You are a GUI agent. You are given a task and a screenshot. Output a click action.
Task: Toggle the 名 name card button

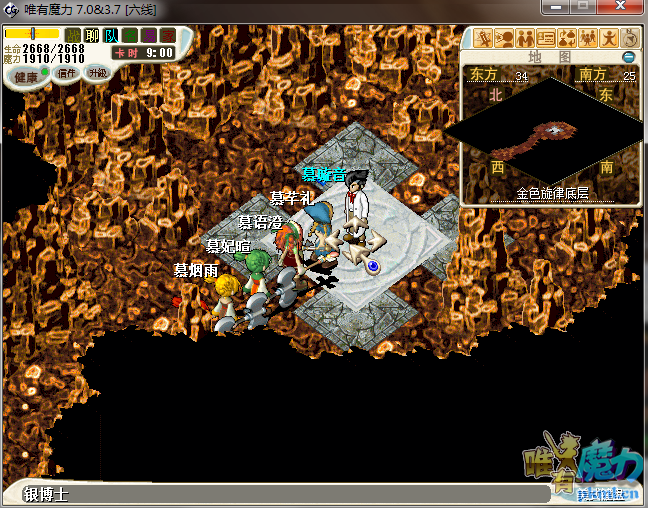tap(129, 36)
